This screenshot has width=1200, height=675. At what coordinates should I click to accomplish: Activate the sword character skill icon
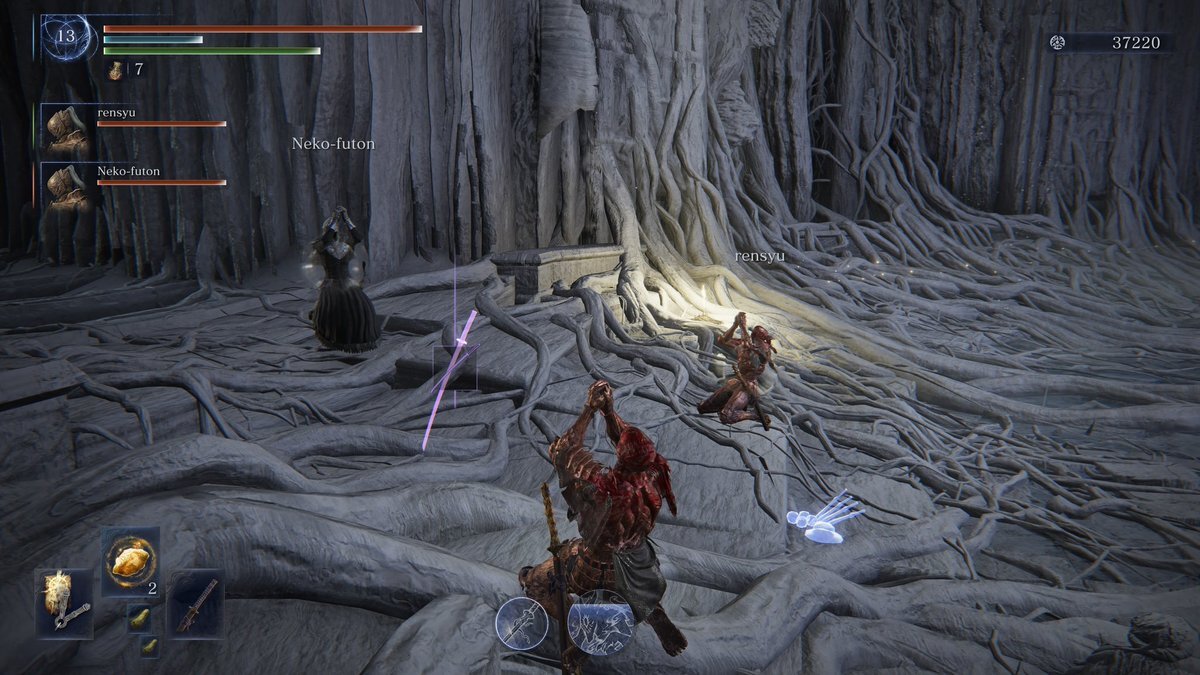tap(523, 624)
